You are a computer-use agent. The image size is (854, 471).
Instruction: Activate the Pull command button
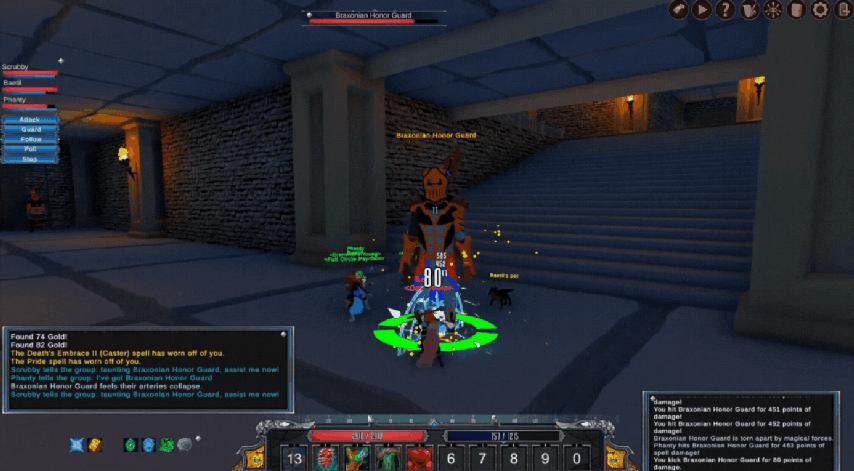30,149
